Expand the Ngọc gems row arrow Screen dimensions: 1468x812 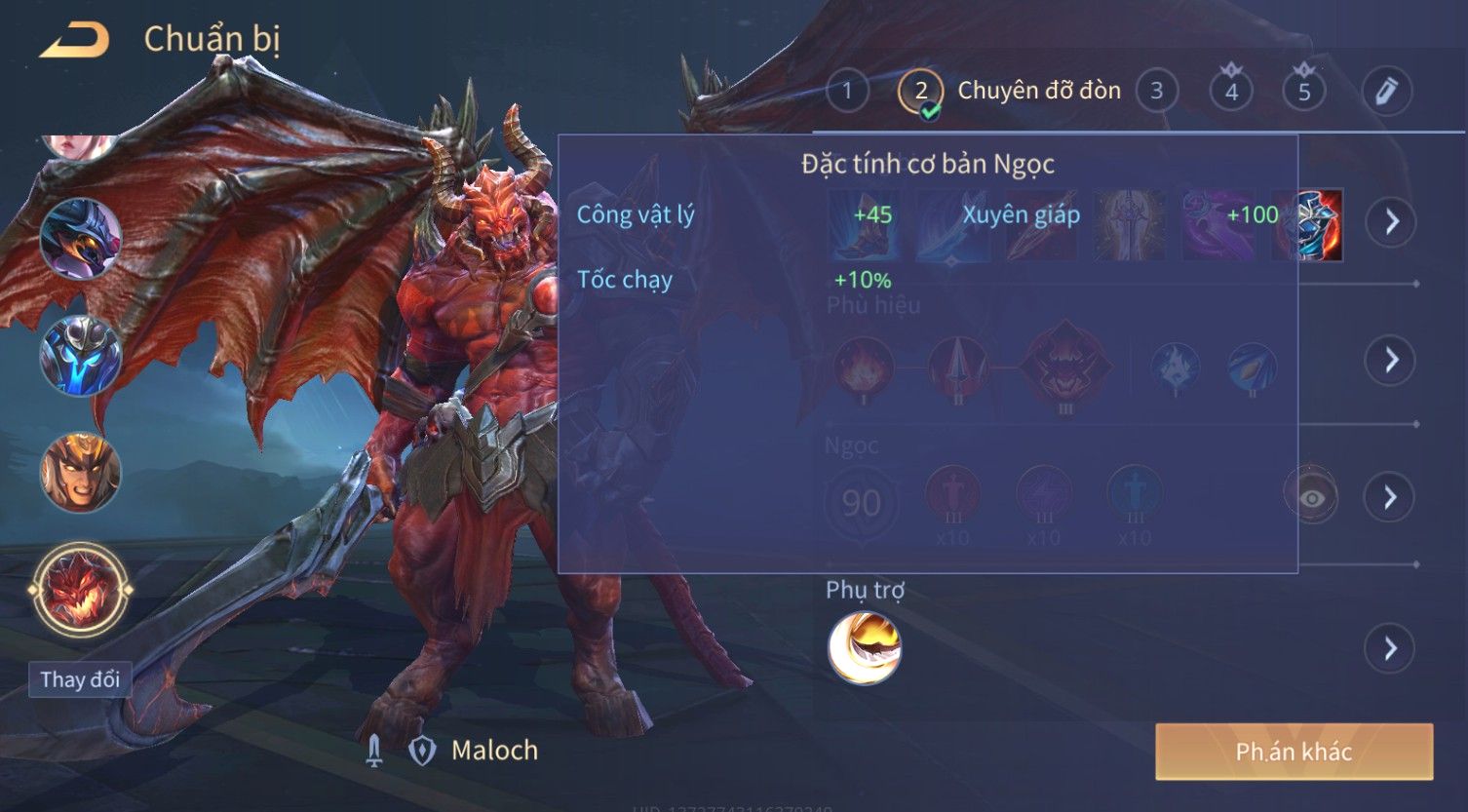click(x=1391, y=498)
